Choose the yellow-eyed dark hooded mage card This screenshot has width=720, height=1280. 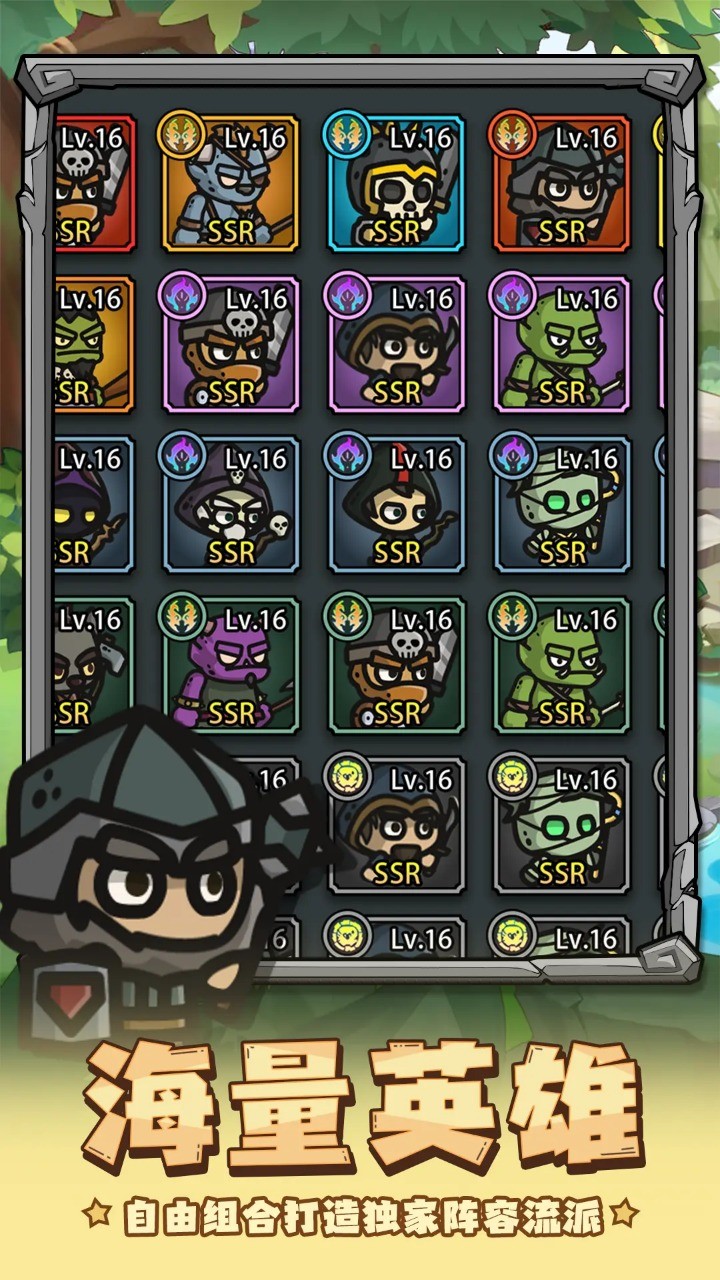click(92, 504)
